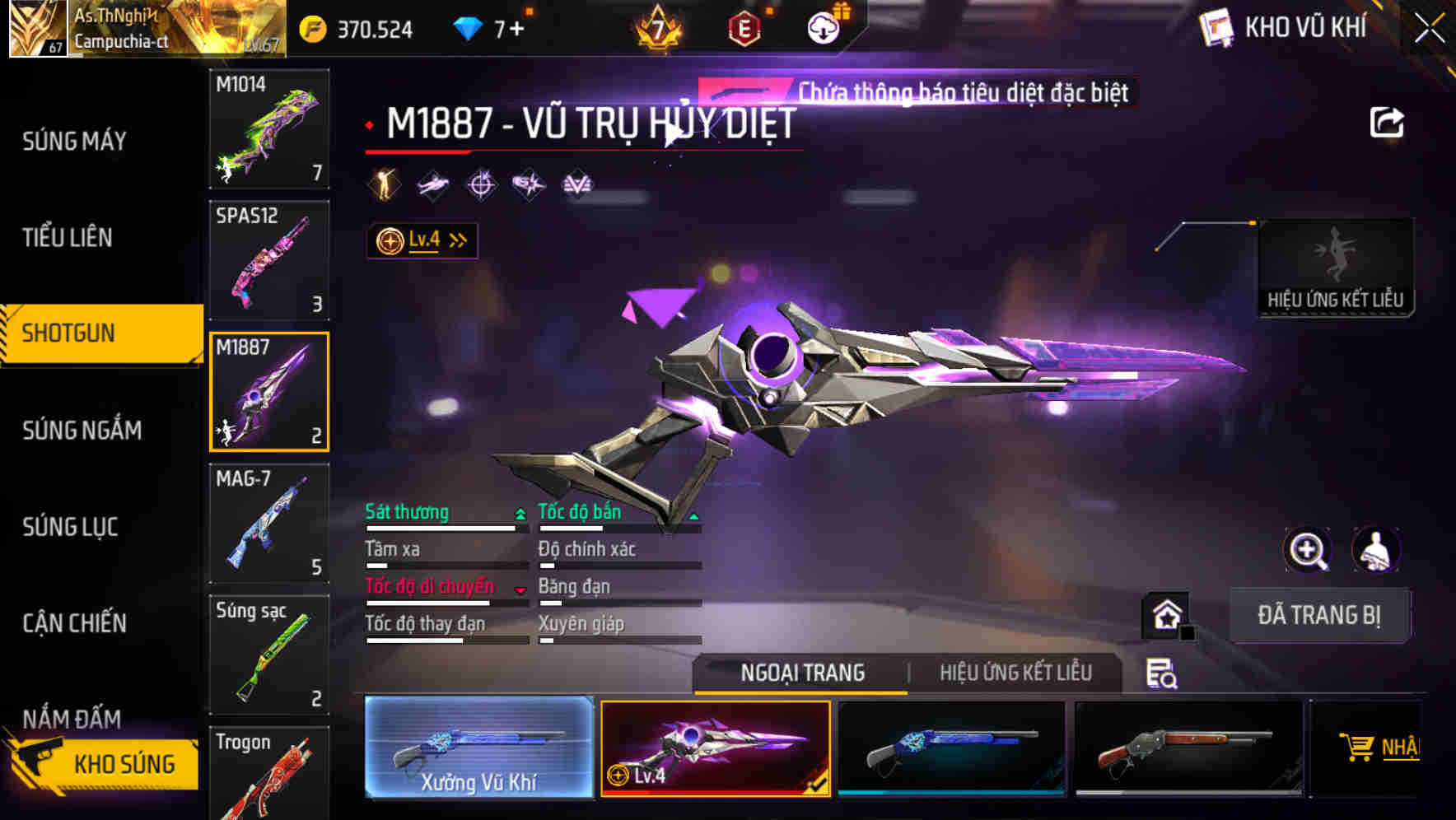This screenshot has width=1456, height=820.
Task: Open Xưởng Vũ Khí
Action: tap(478, 748)
